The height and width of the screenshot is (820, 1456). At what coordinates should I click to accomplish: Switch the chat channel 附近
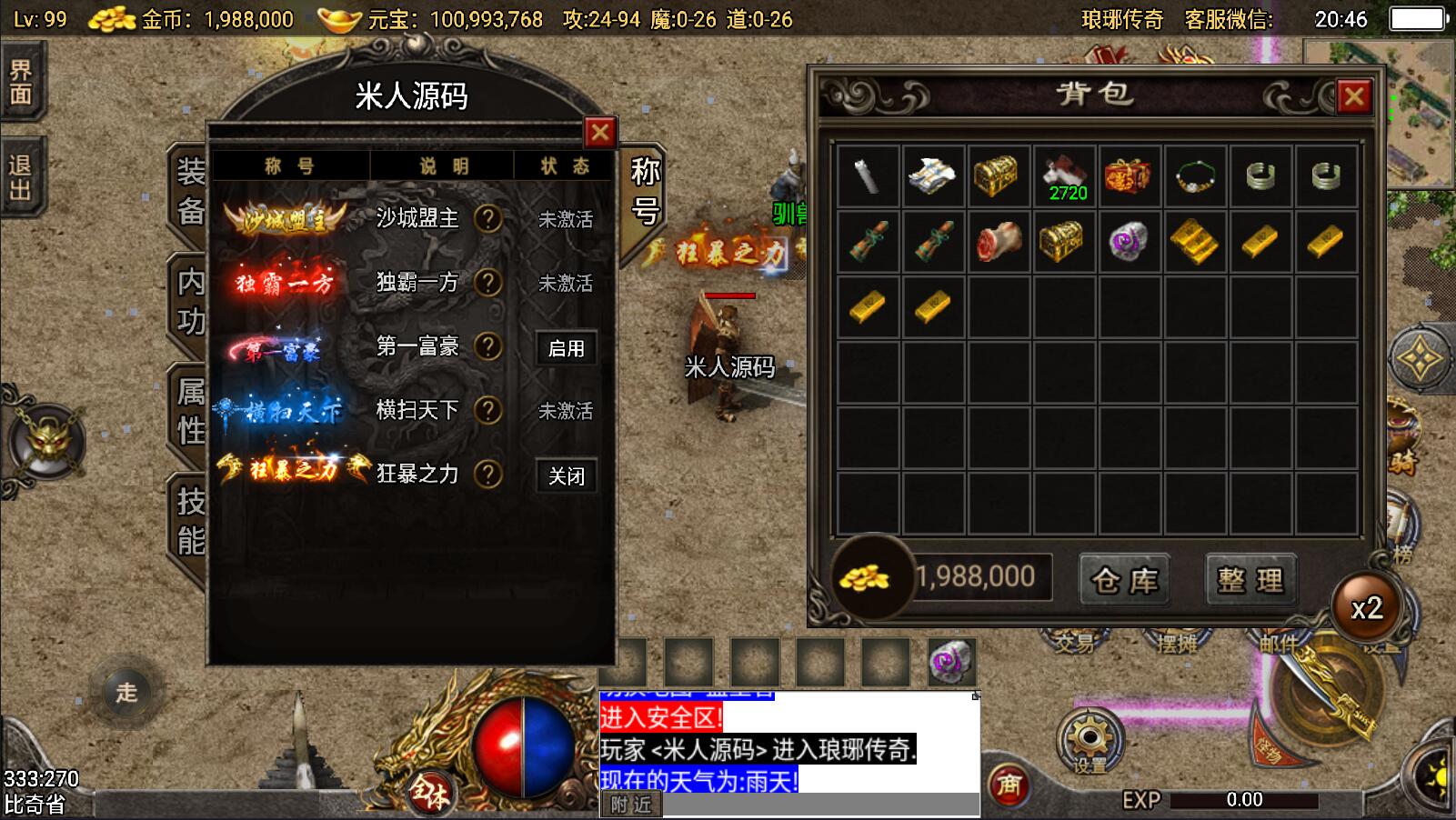[x=631, y=805]
